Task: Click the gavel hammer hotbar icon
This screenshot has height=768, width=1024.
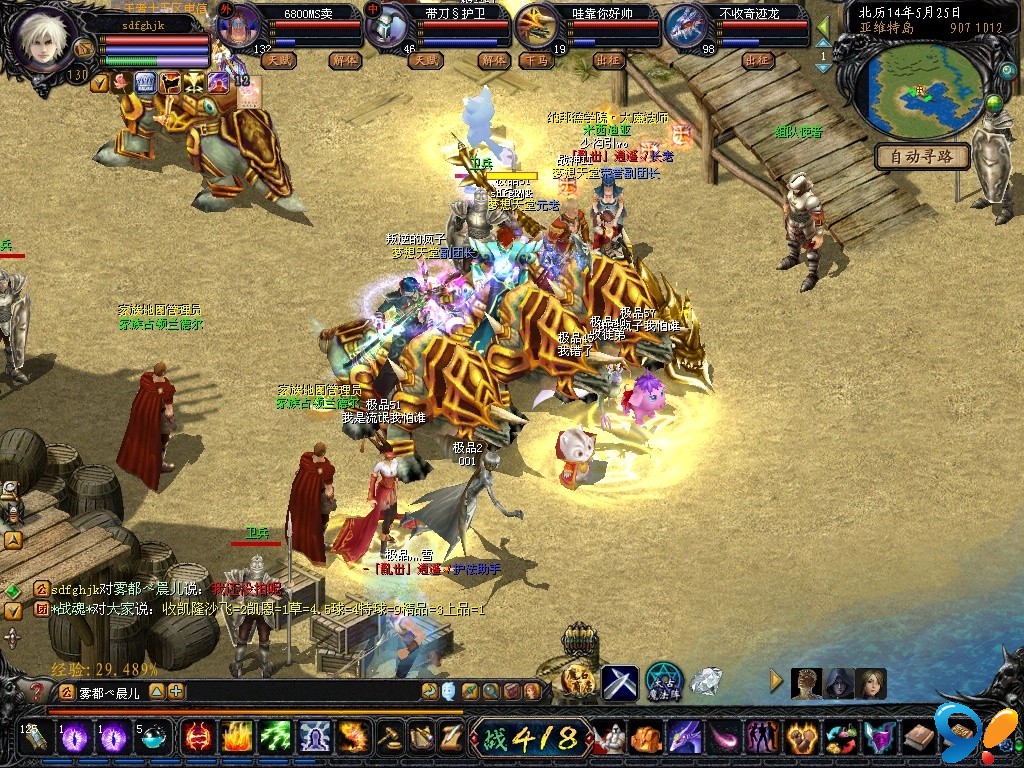Action: tap(388, 738)
